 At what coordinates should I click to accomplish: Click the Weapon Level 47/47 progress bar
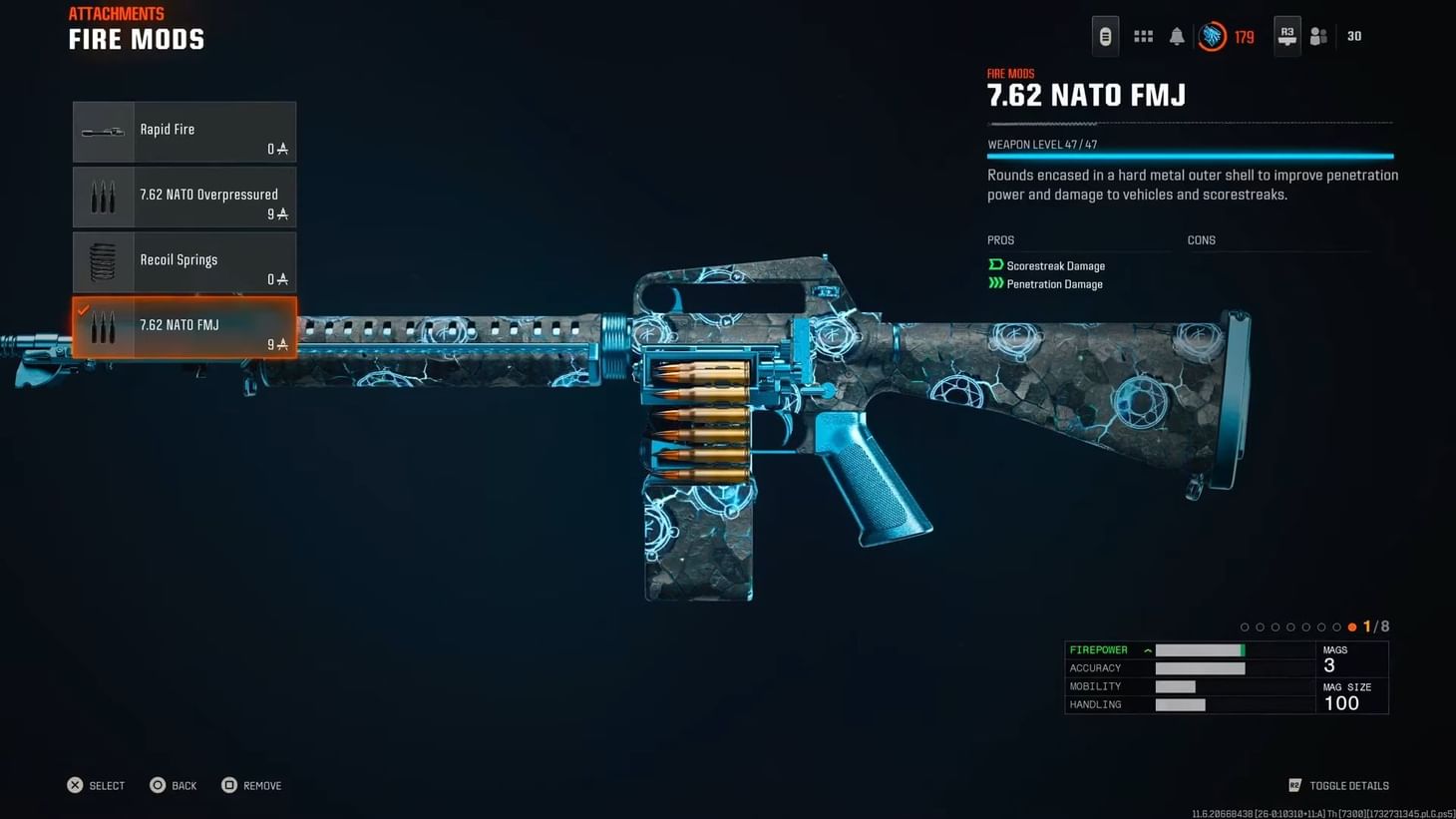pos(1189,156)
